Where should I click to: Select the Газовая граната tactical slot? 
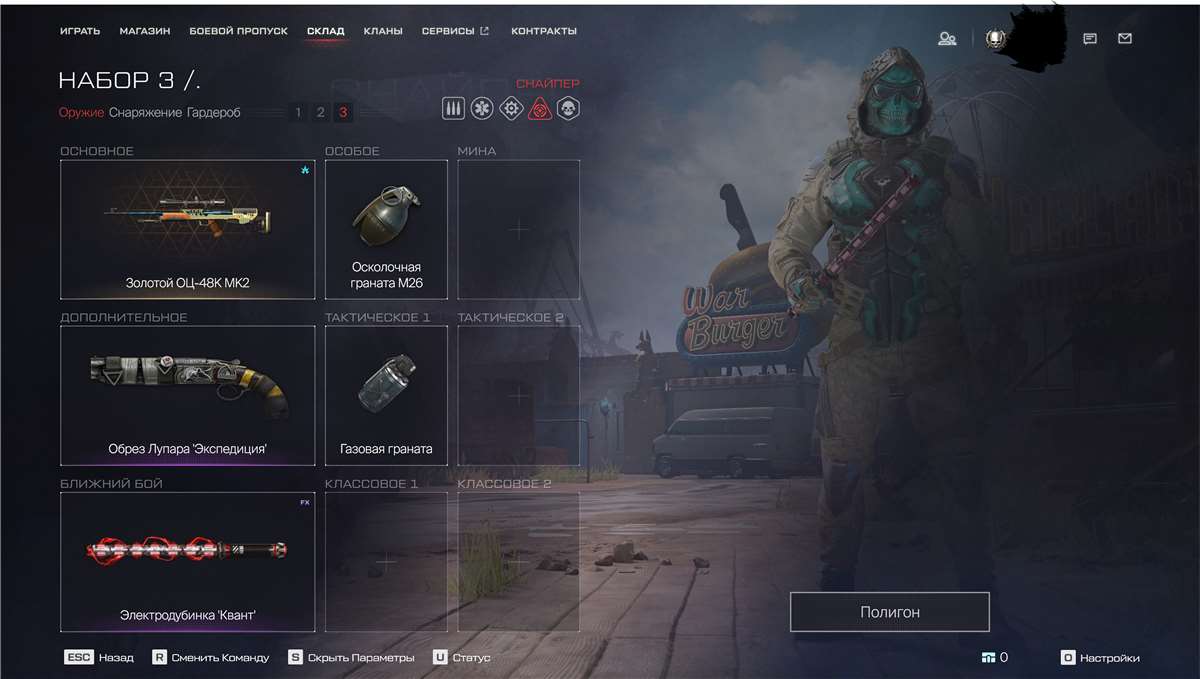pyautogui.click(x=386, y=395)
